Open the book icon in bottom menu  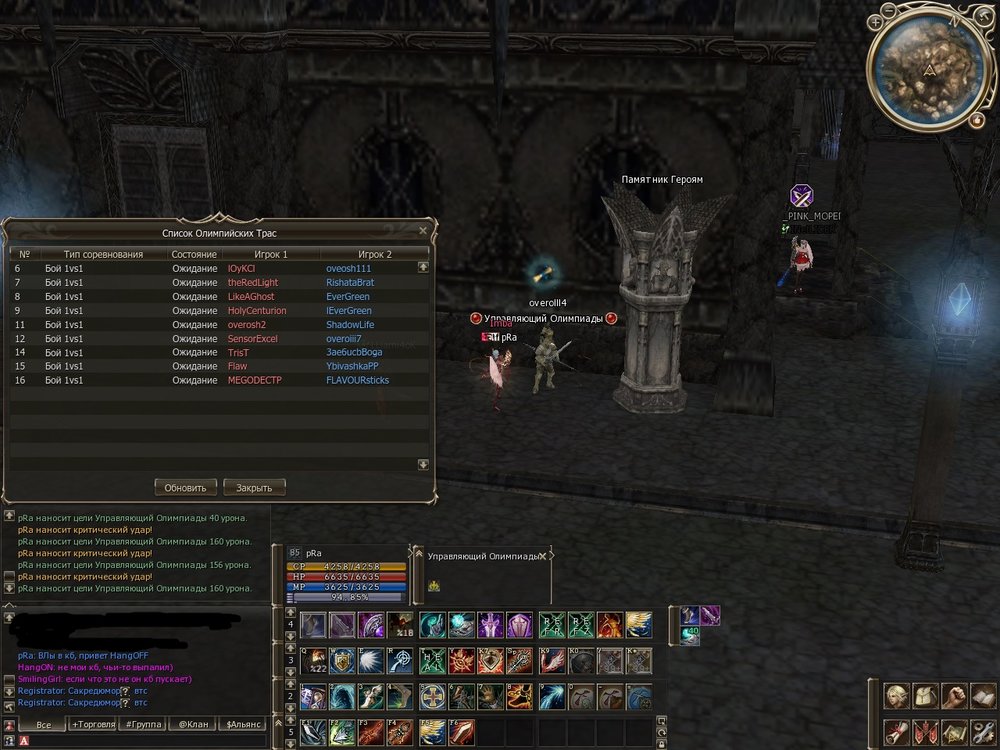click(x=983, y=696)
